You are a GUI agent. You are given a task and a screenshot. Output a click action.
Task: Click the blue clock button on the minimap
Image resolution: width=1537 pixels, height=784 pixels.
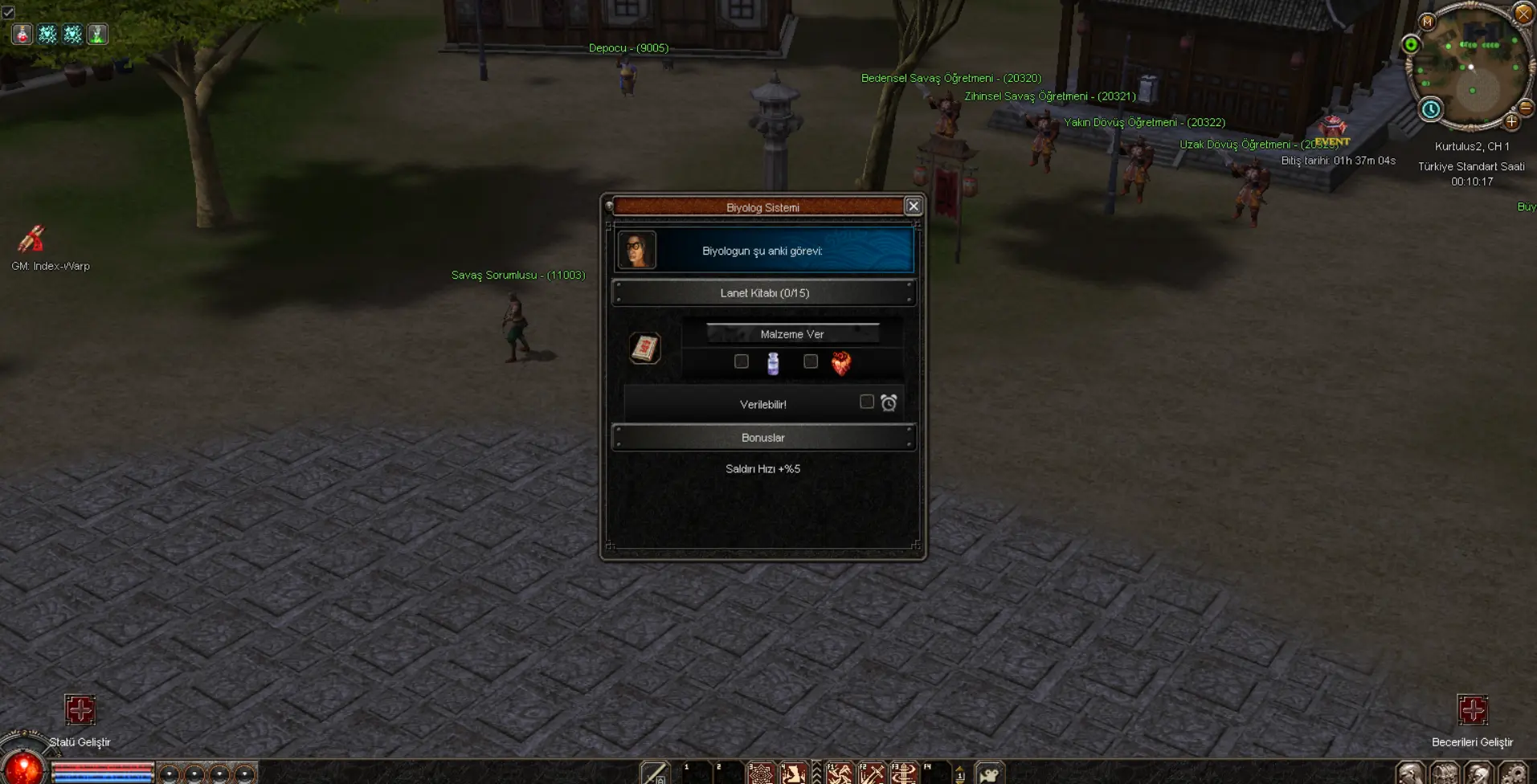[1431, 109]
